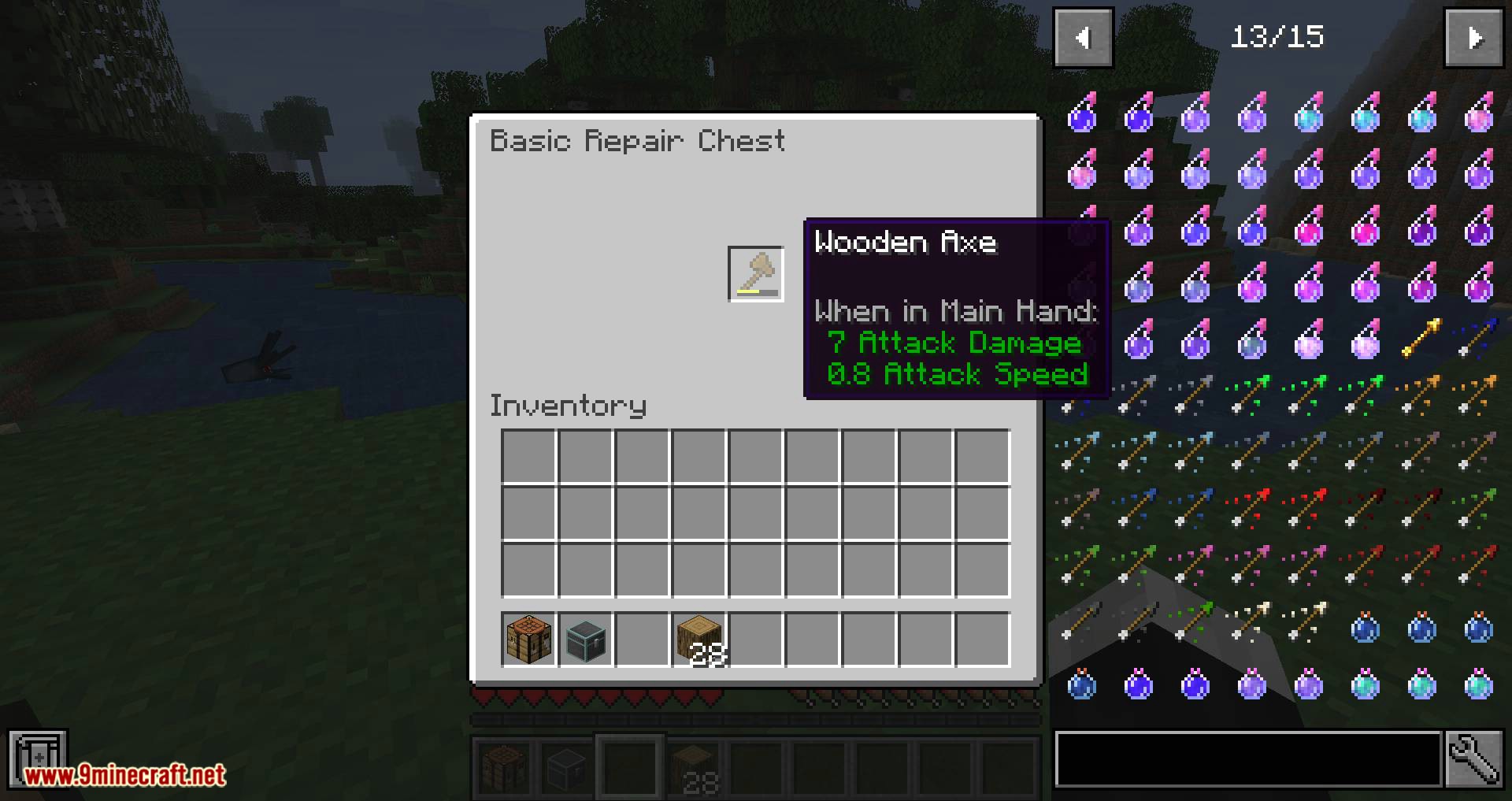Open the wrench configuration button
1512x801 pixels.
[x=1473, y=759]
